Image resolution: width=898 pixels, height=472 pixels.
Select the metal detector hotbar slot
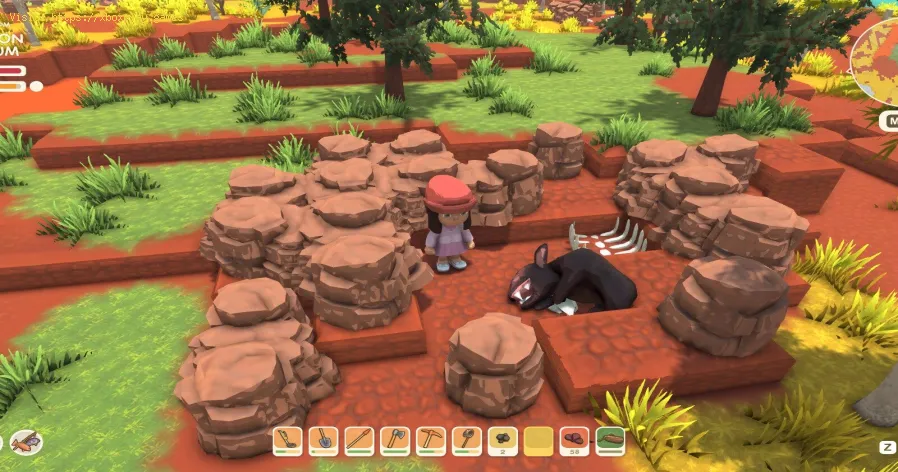tap(287, 440)
